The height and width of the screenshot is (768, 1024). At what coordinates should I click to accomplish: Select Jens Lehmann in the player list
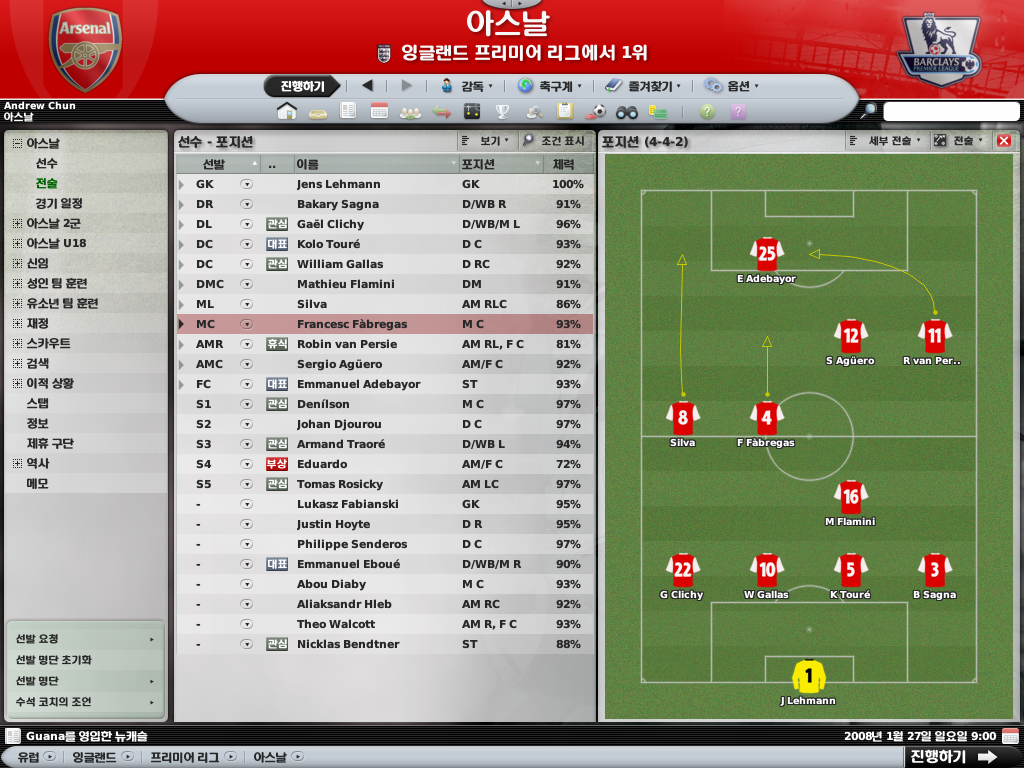[x=338, y=184]
